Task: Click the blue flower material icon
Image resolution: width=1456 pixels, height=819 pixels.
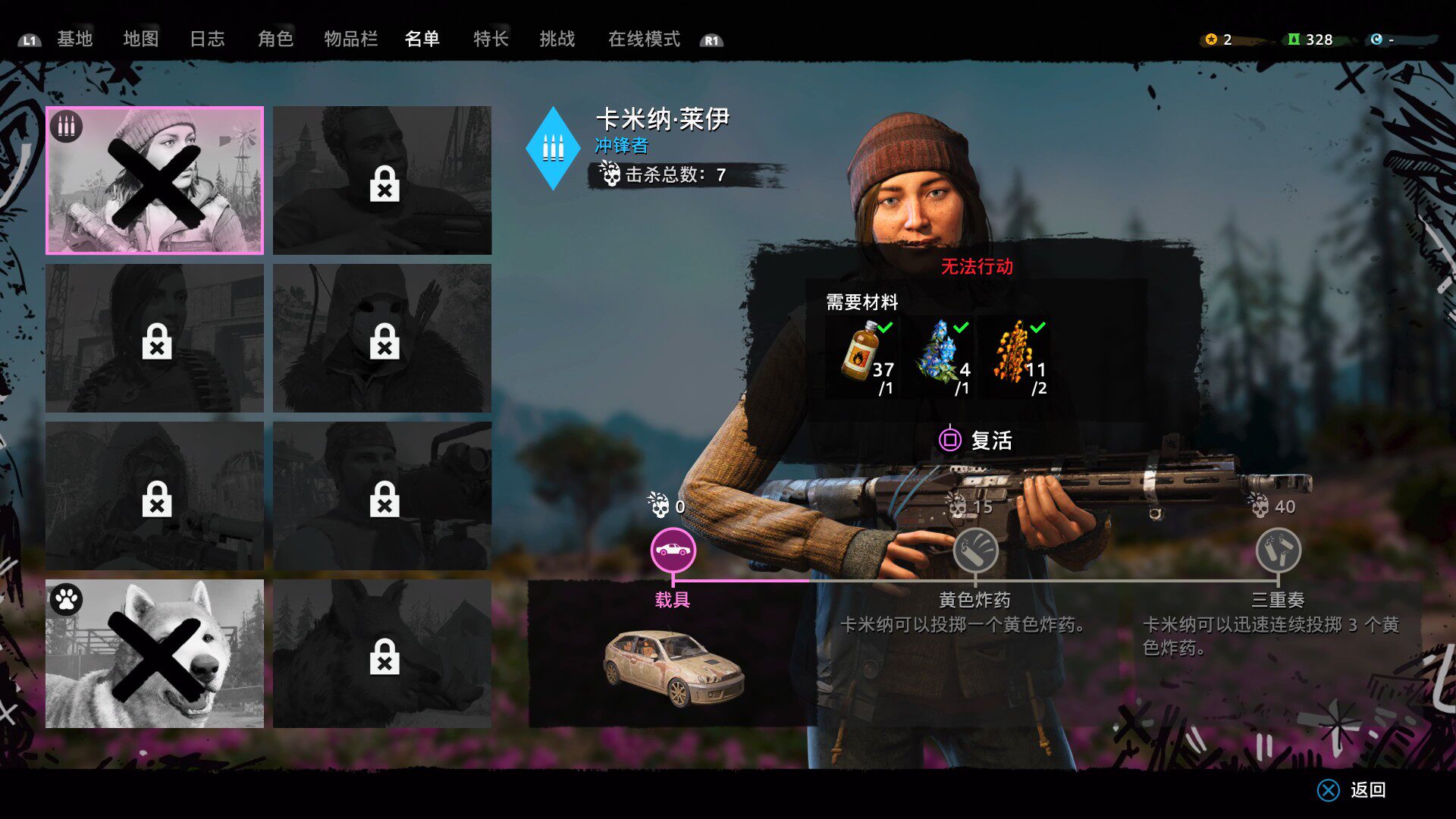Action: point(938,352)
